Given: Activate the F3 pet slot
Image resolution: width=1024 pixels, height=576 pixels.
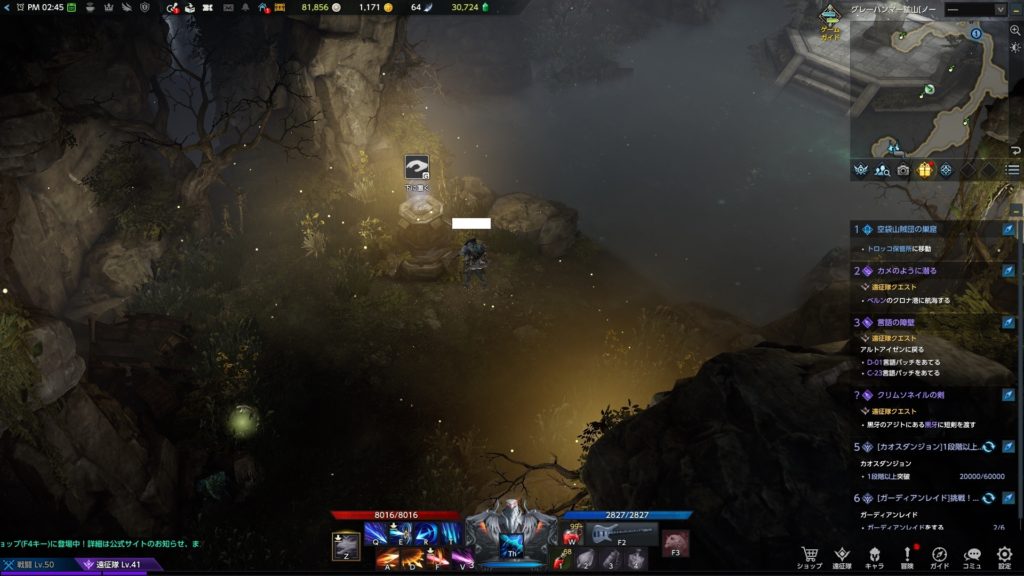Looking at the screenshot, I should tap(676, 543).
